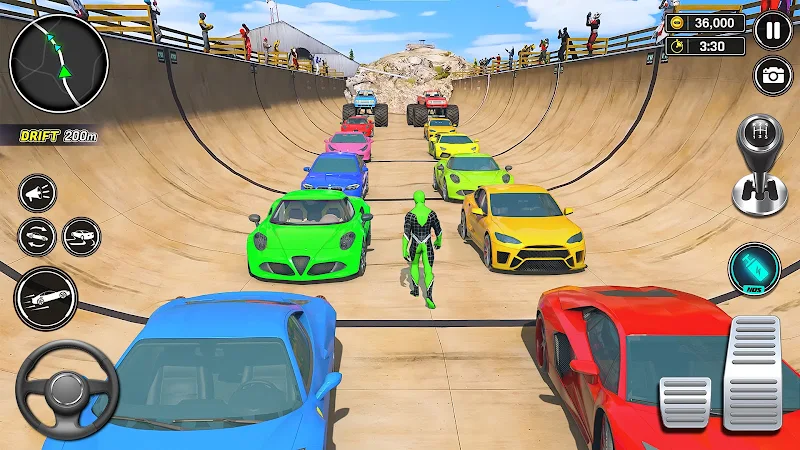Pause the game

point(772,30)
